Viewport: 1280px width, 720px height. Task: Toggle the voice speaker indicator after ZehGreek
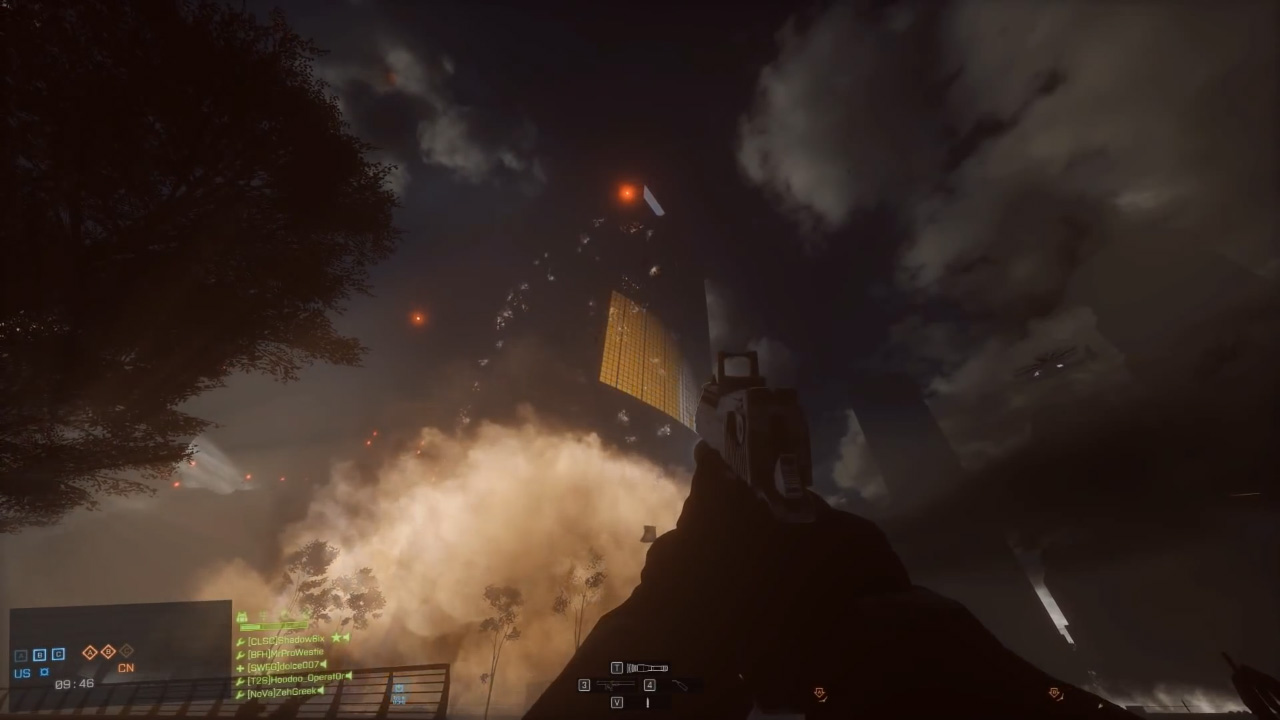[x=320, y=690]
